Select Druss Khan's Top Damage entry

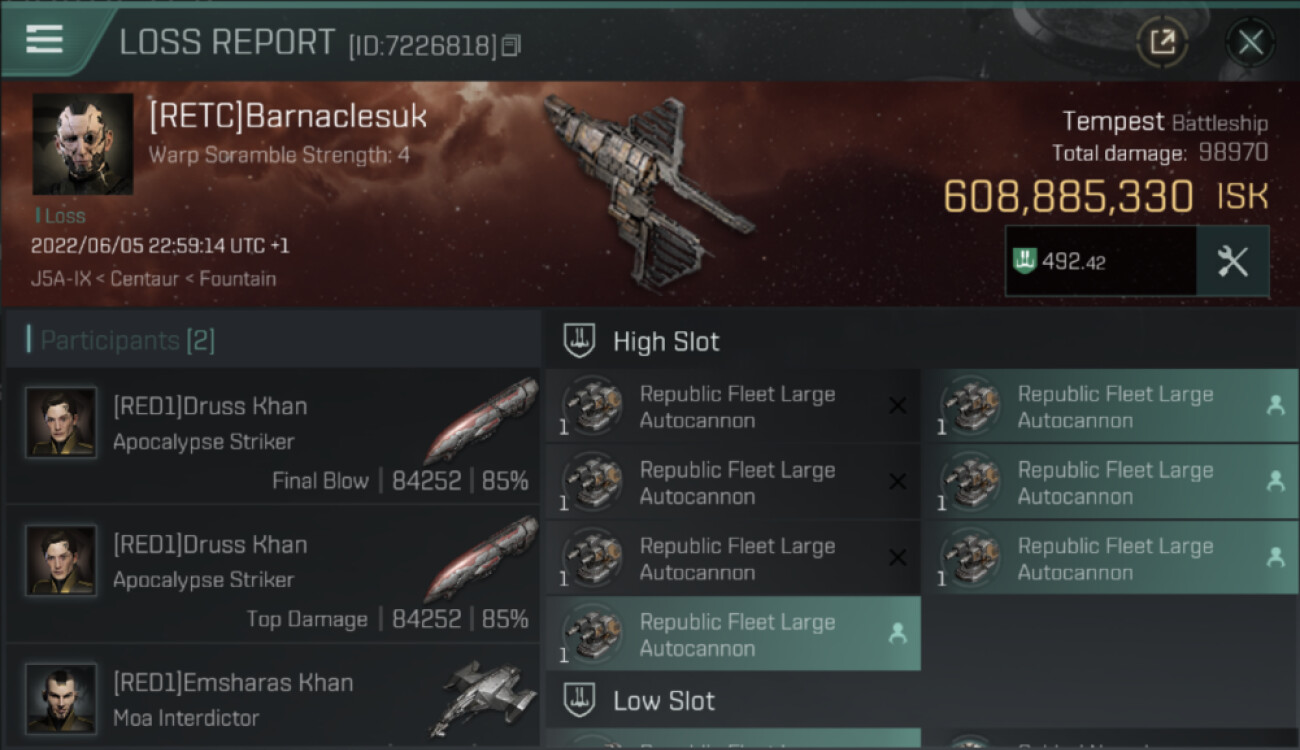[x=272, y=575]
